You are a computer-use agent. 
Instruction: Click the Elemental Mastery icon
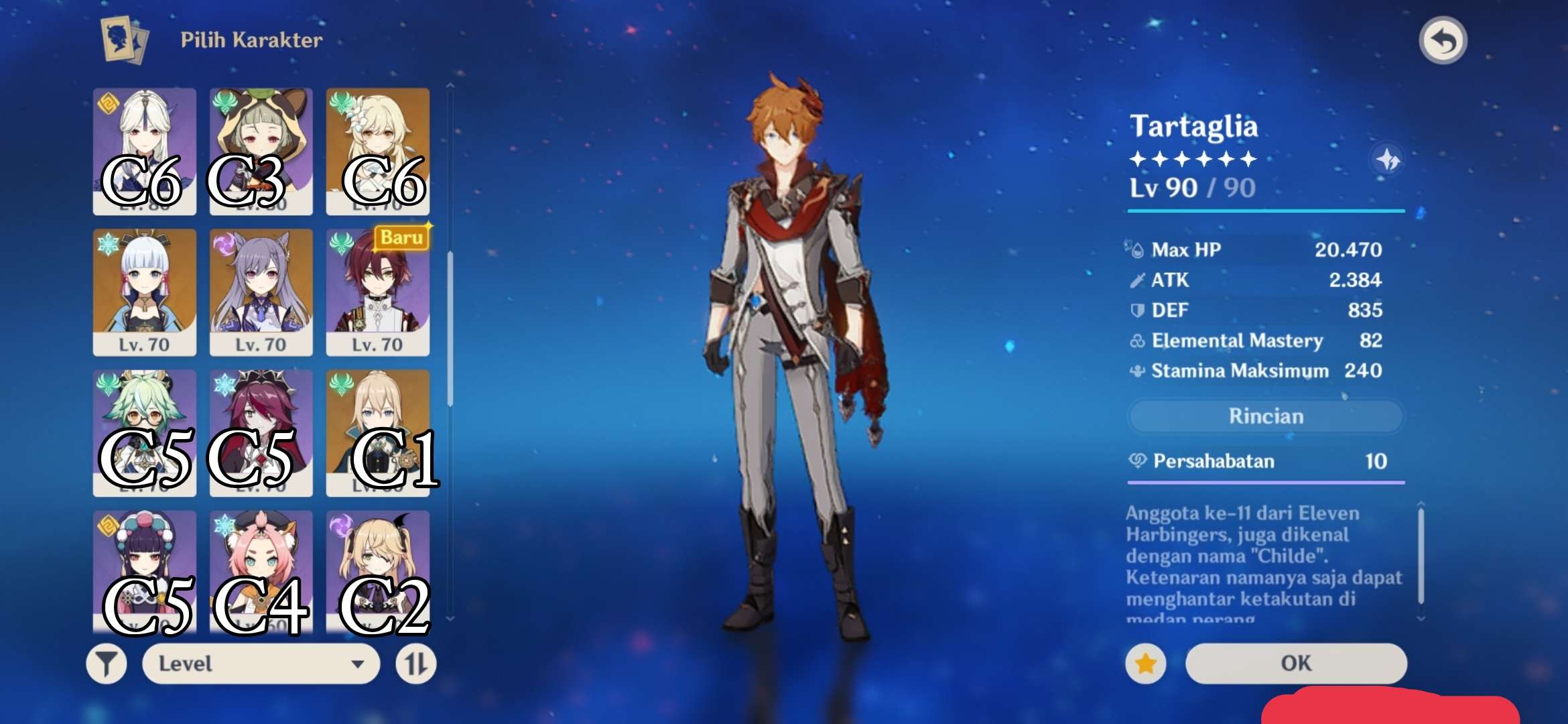tap(1137, 341)
